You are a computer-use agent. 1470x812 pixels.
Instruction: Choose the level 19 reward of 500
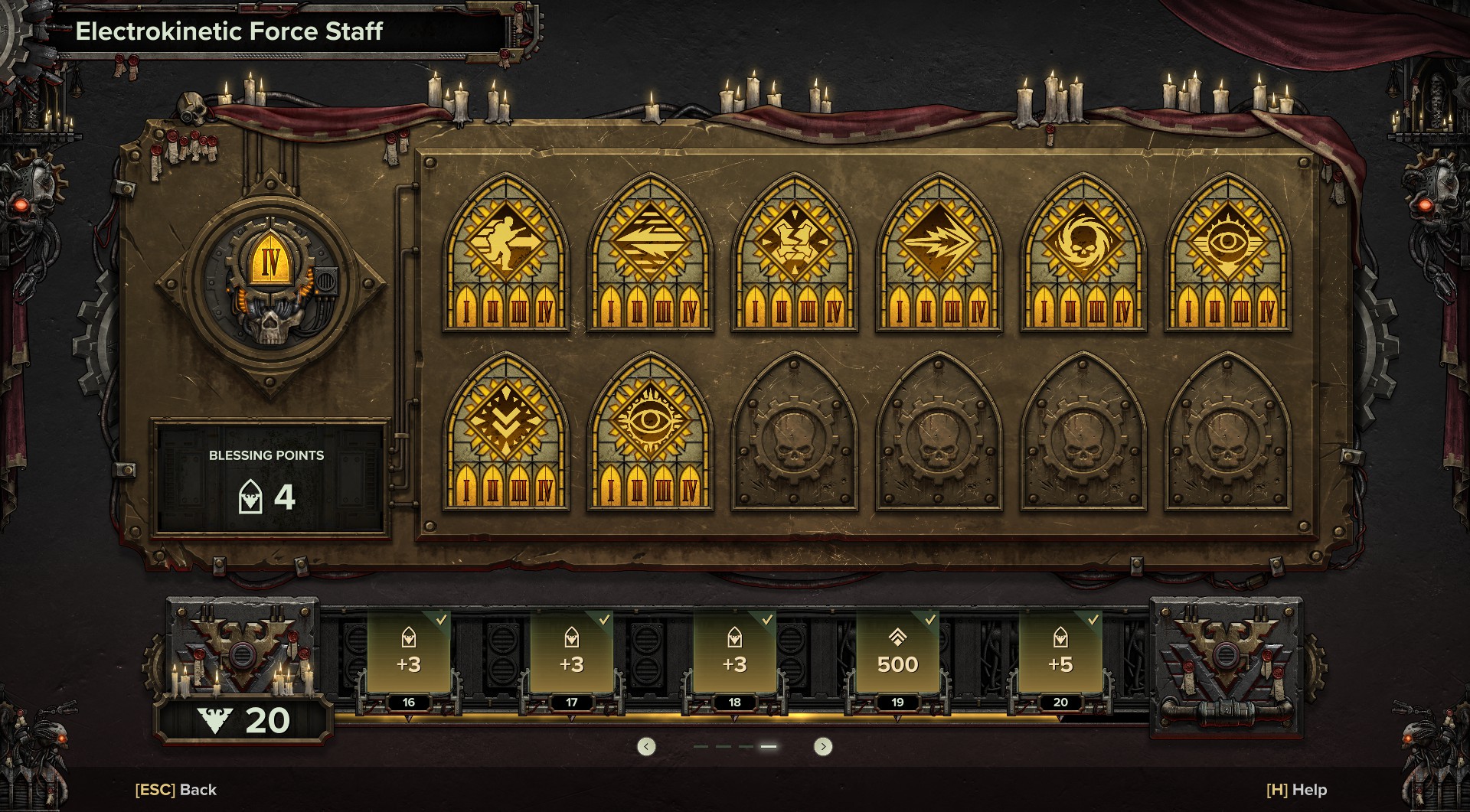click(x=897, y=654)
